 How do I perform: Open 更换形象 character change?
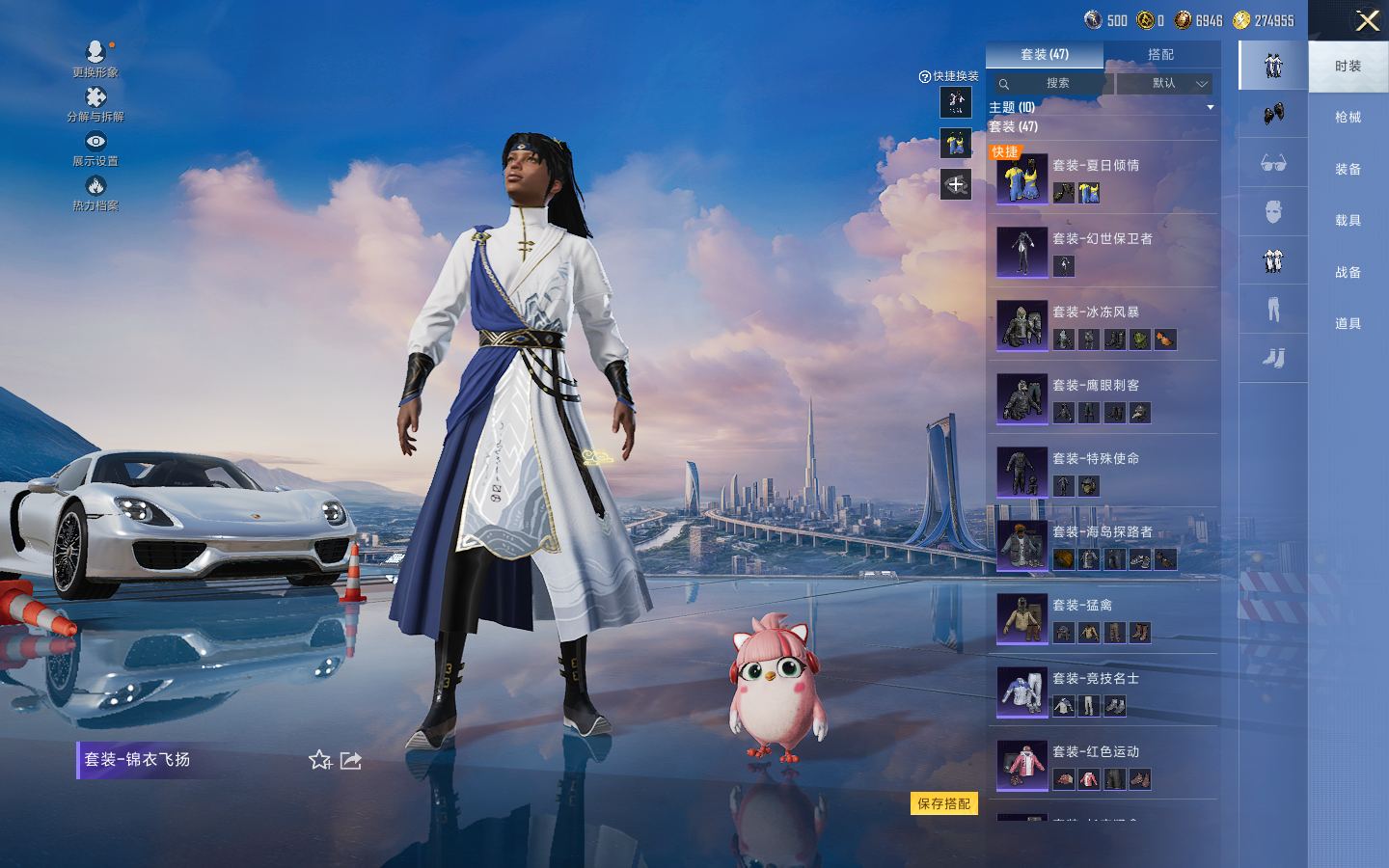pos(95,58)
